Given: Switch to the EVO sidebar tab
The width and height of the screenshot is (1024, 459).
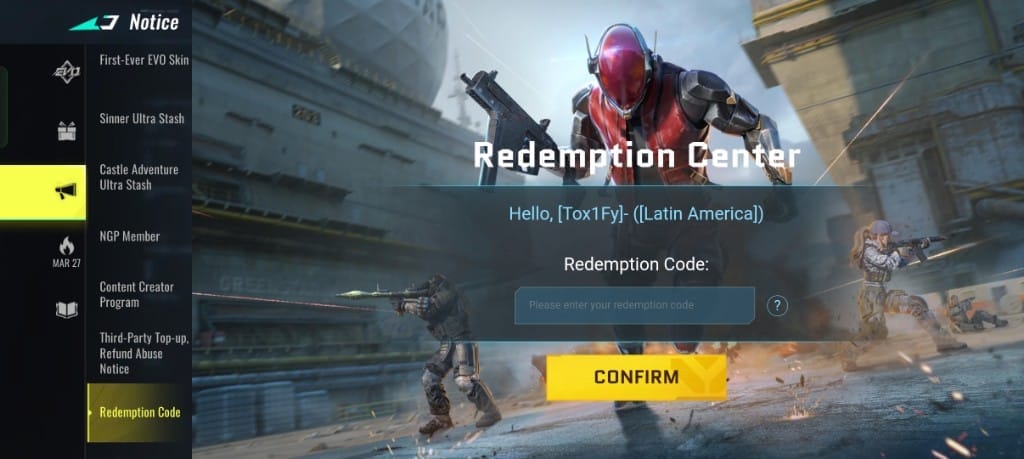Looking at the screenshot, I should tap(66, 73).
